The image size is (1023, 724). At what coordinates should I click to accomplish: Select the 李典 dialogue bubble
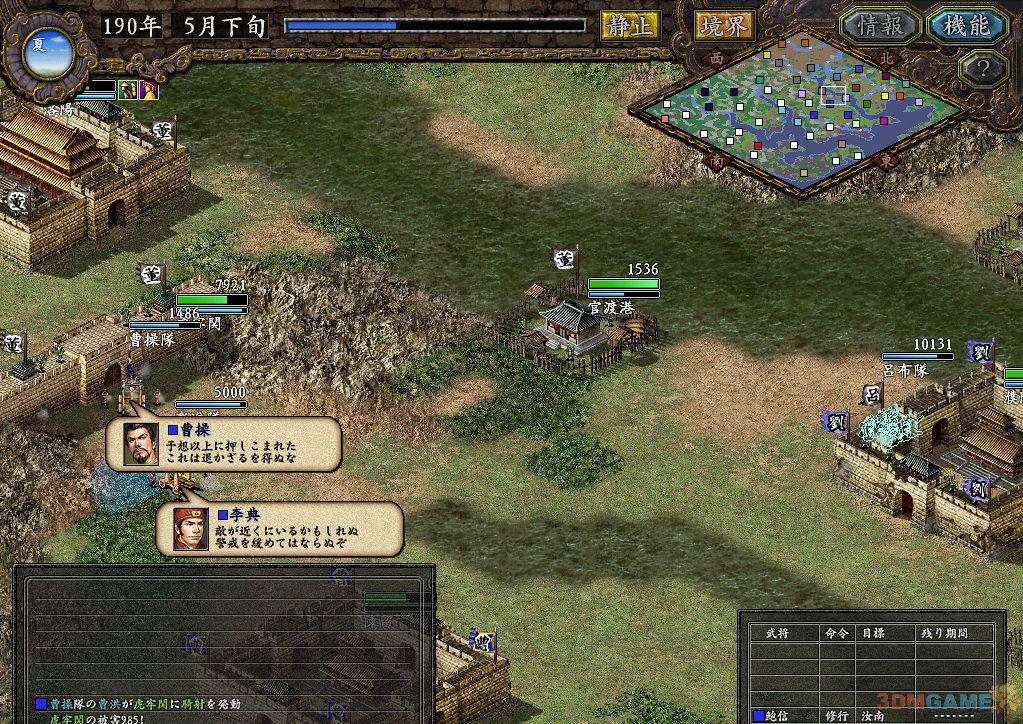(280, 529)
